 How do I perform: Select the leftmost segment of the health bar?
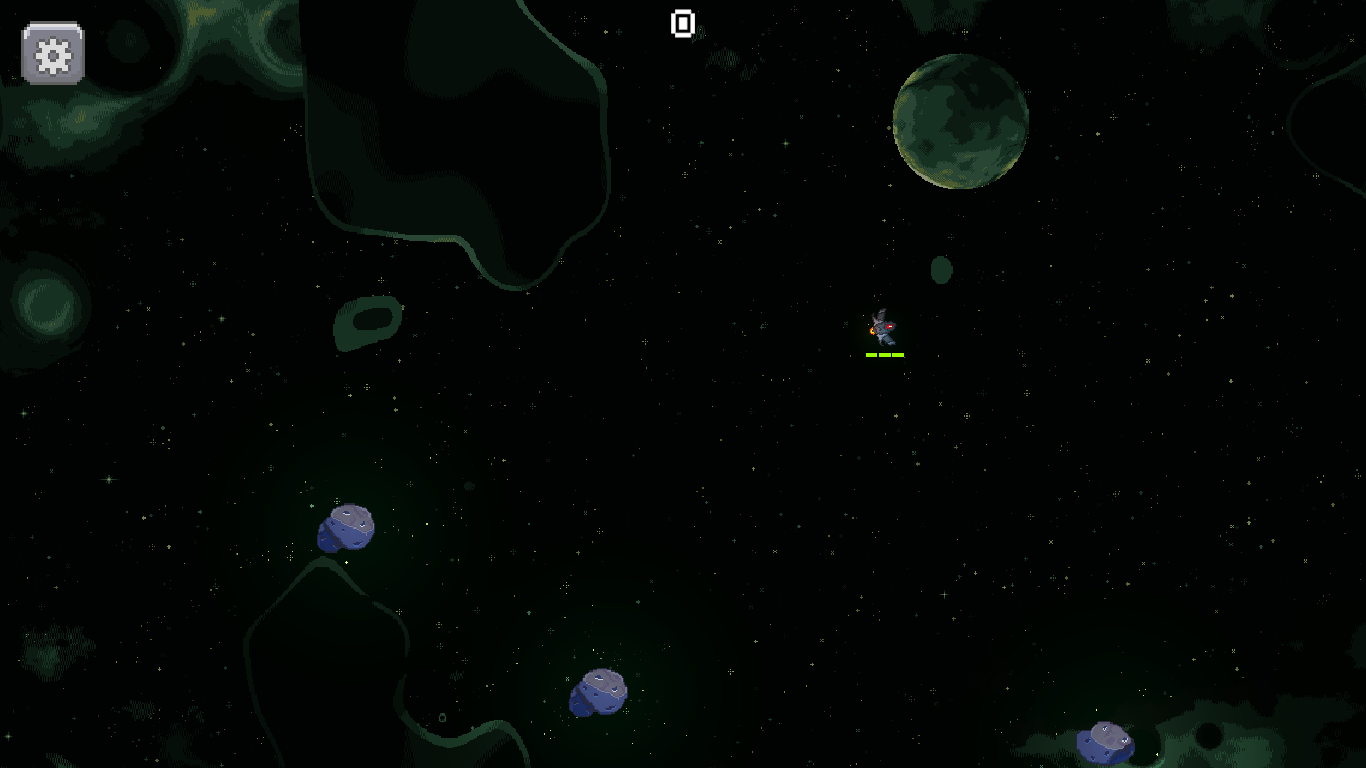[x=870, y=354]
